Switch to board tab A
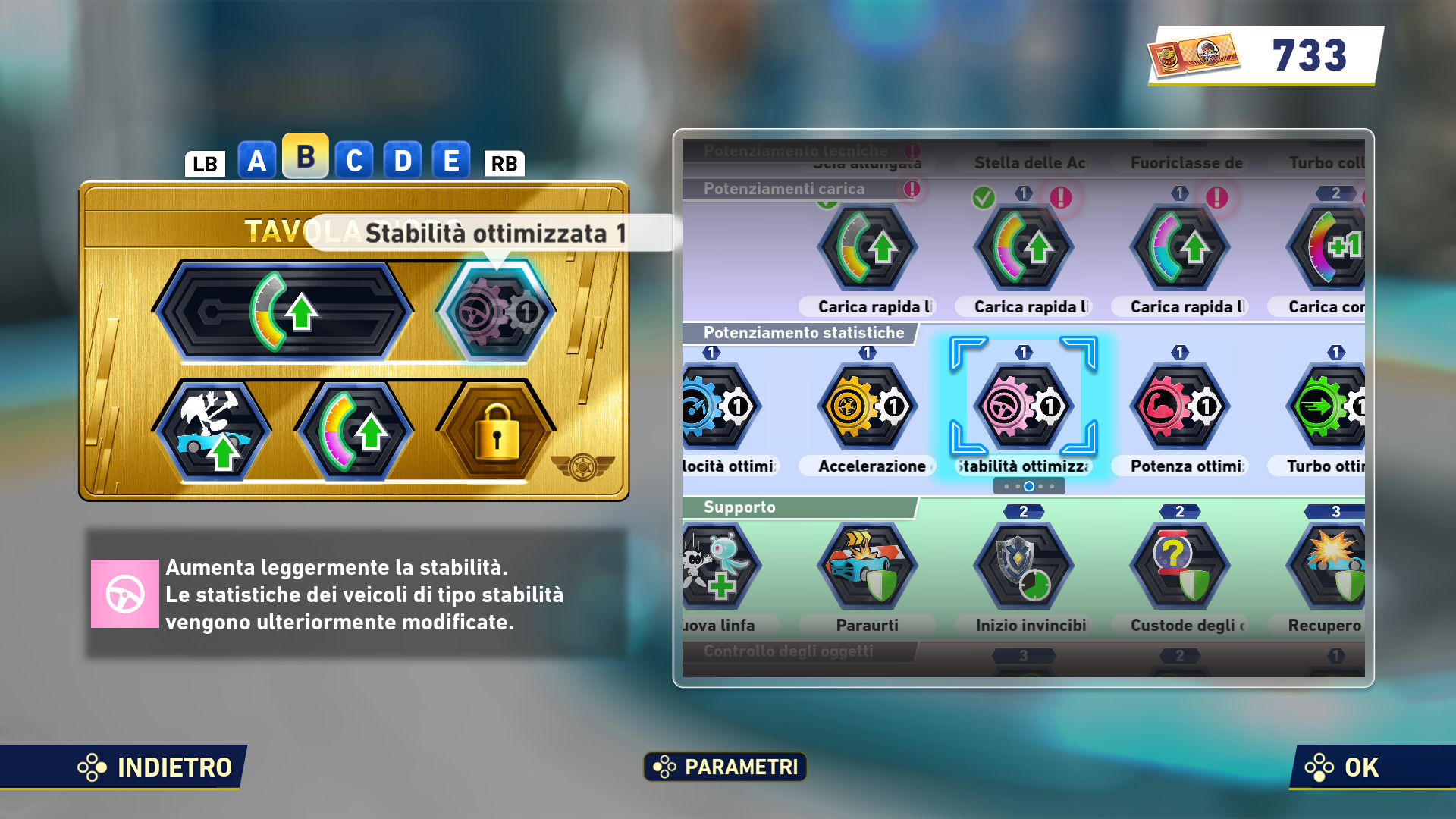1456x819 pixels. point(256,160)
